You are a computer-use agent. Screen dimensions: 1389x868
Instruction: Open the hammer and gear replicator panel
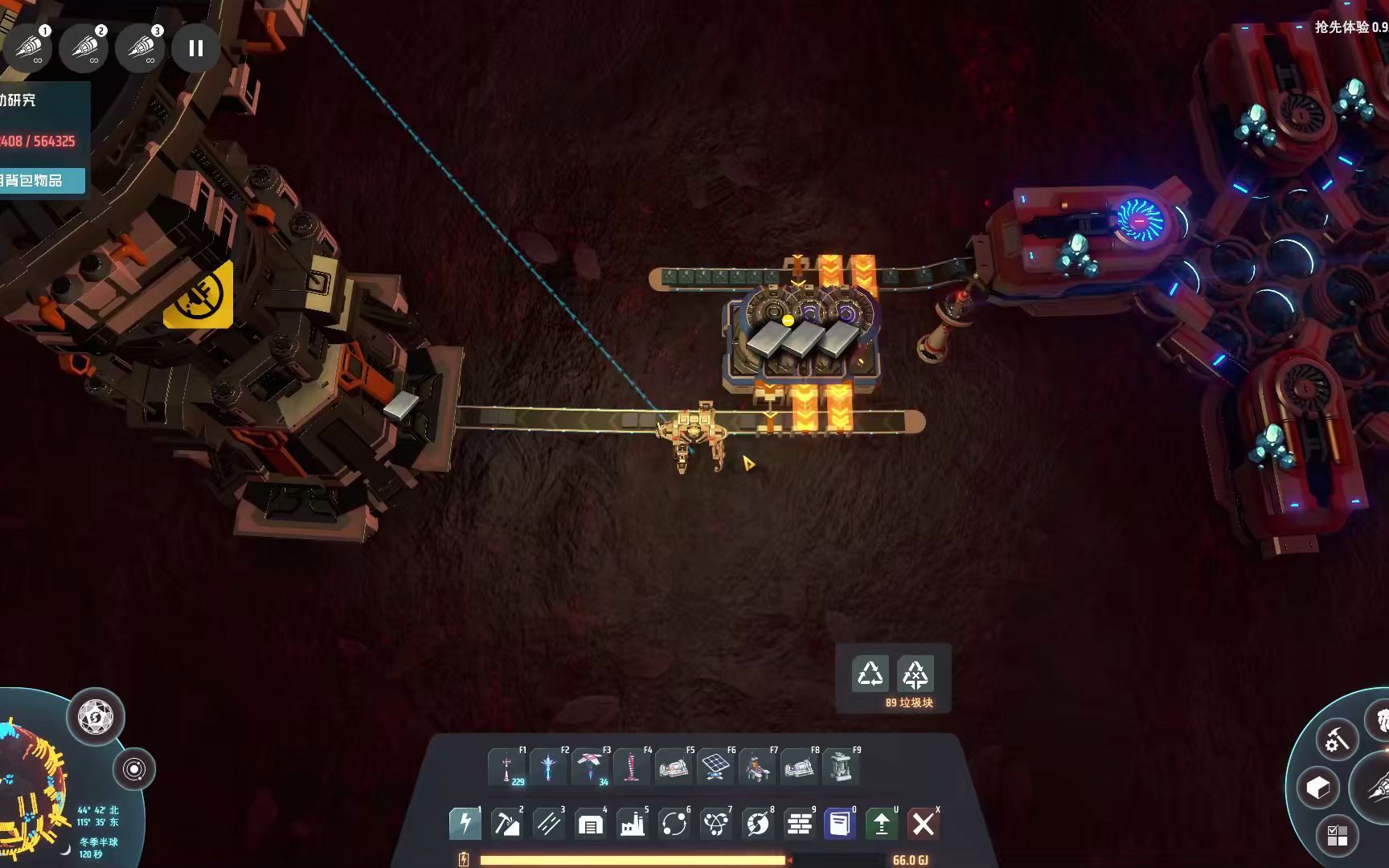(1337, 740)
